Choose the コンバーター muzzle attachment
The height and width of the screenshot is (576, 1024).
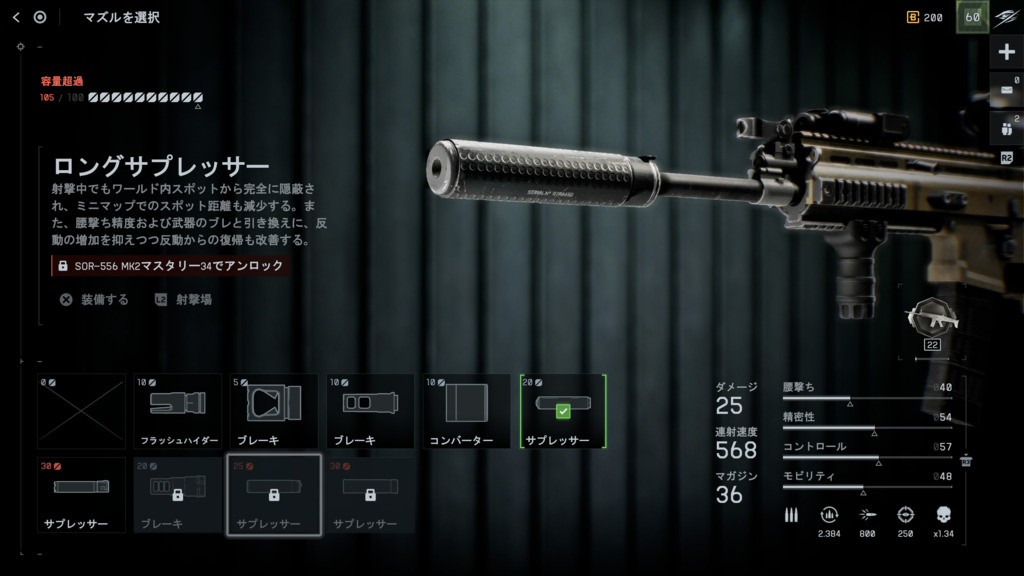pos(466,411)
